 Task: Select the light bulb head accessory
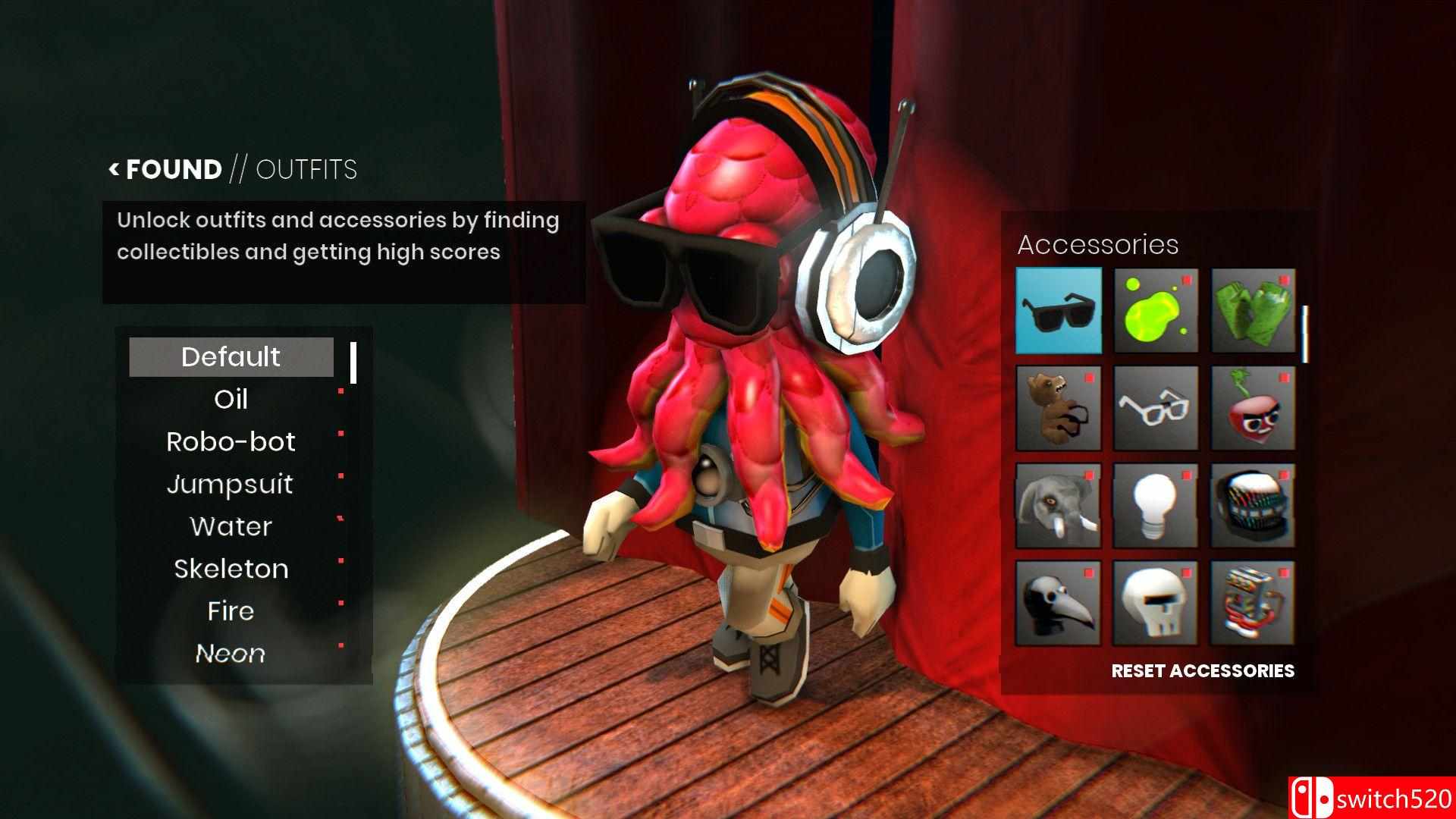(1156, 506)
